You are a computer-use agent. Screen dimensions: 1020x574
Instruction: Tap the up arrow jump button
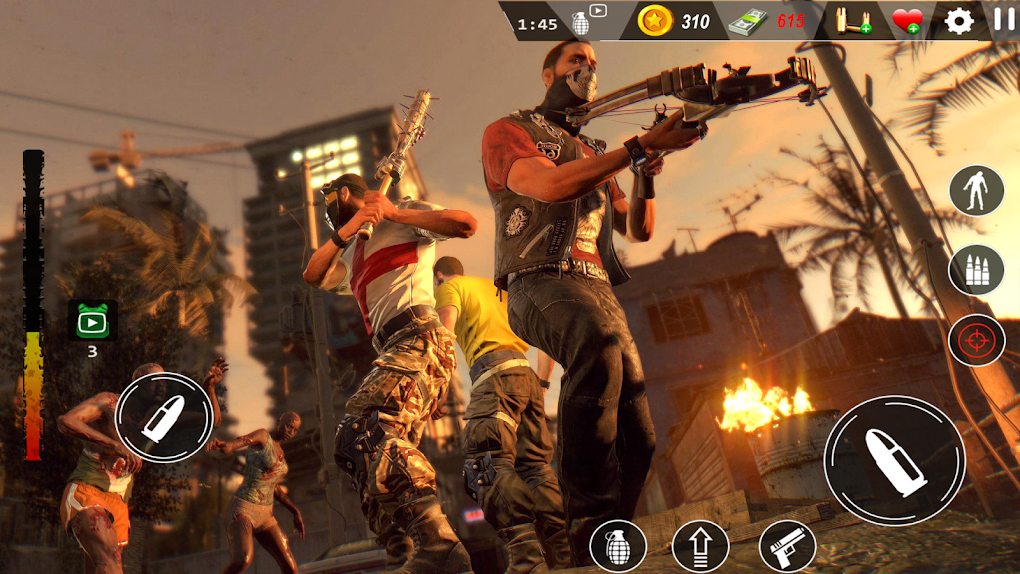tap(700, 546)
